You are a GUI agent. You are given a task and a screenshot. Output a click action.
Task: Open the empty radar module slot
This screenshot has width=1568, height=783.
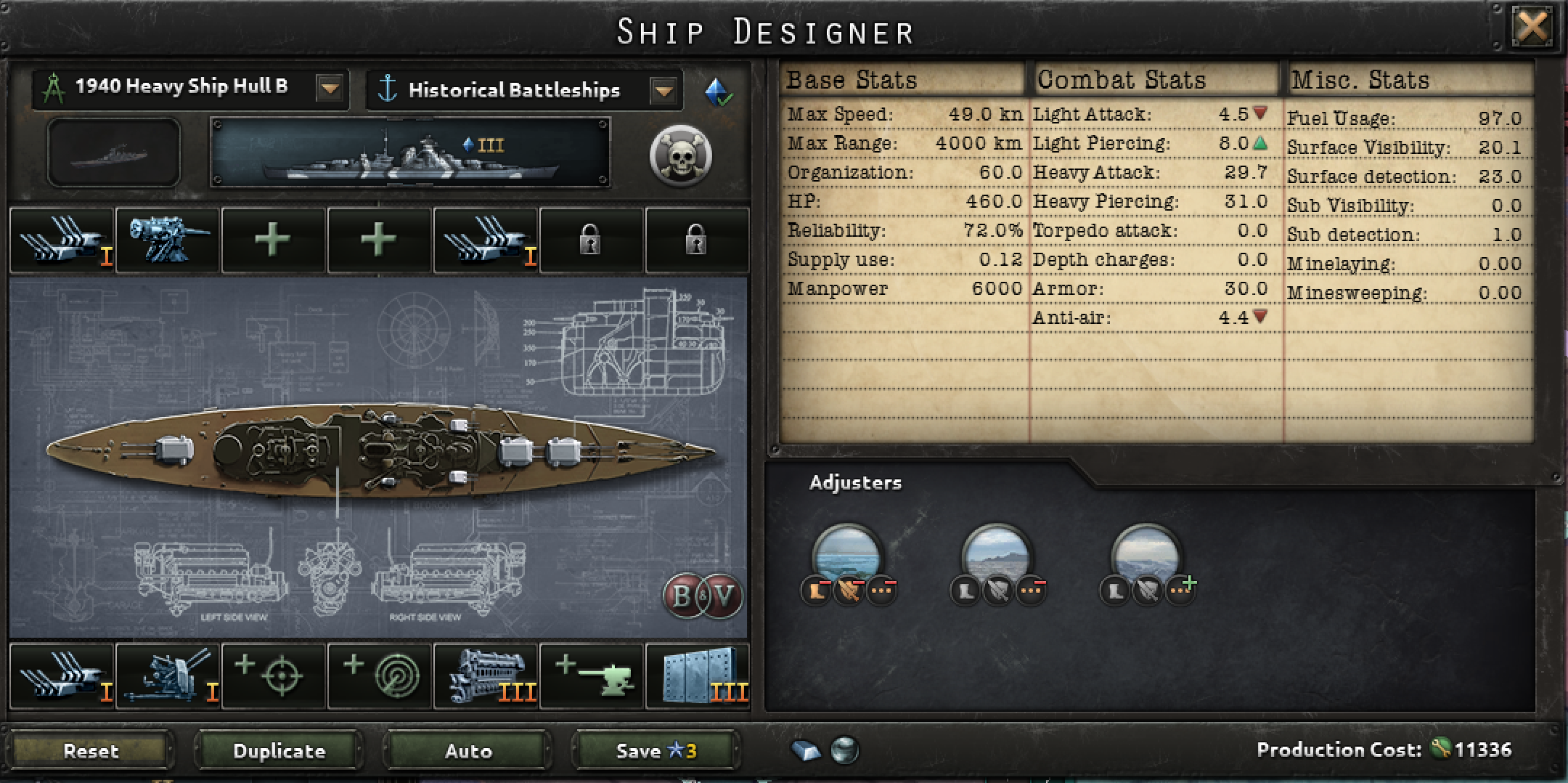click(378, 676)
